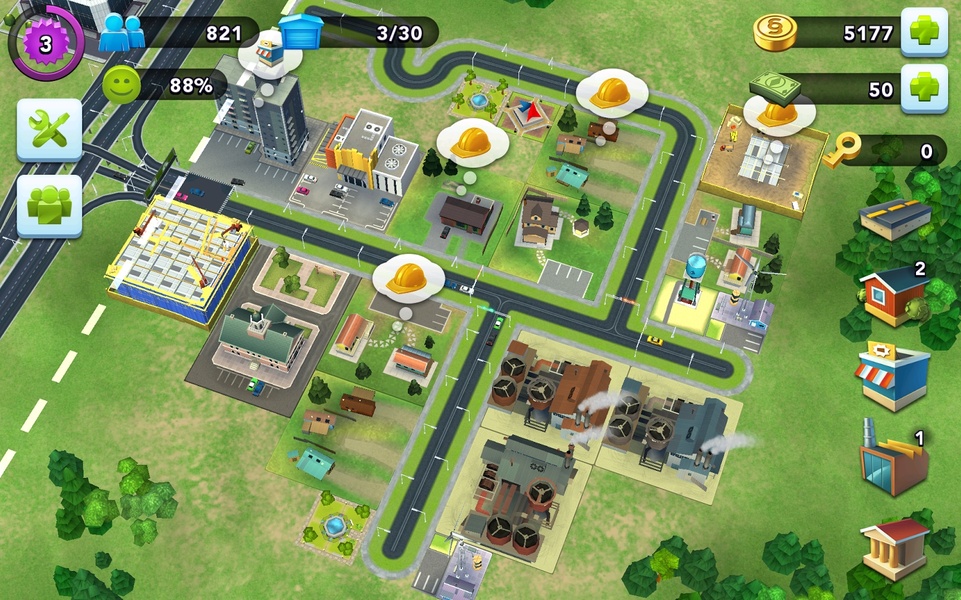Choose the factory build category
The width and height of the screenshot is (961, 600).
[892, 462]
